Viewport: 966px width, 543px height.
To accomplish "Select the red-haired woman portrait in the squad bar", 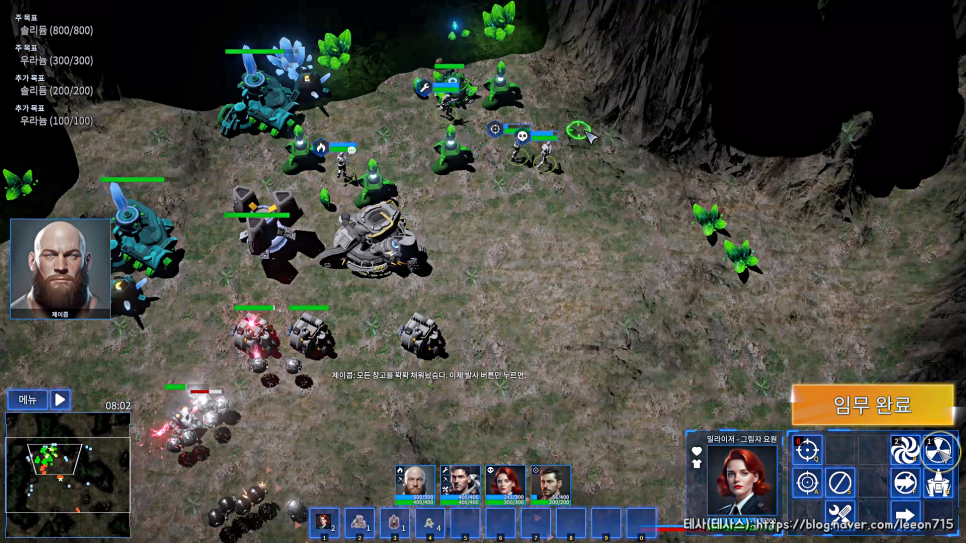I will (x=505, y=482).
